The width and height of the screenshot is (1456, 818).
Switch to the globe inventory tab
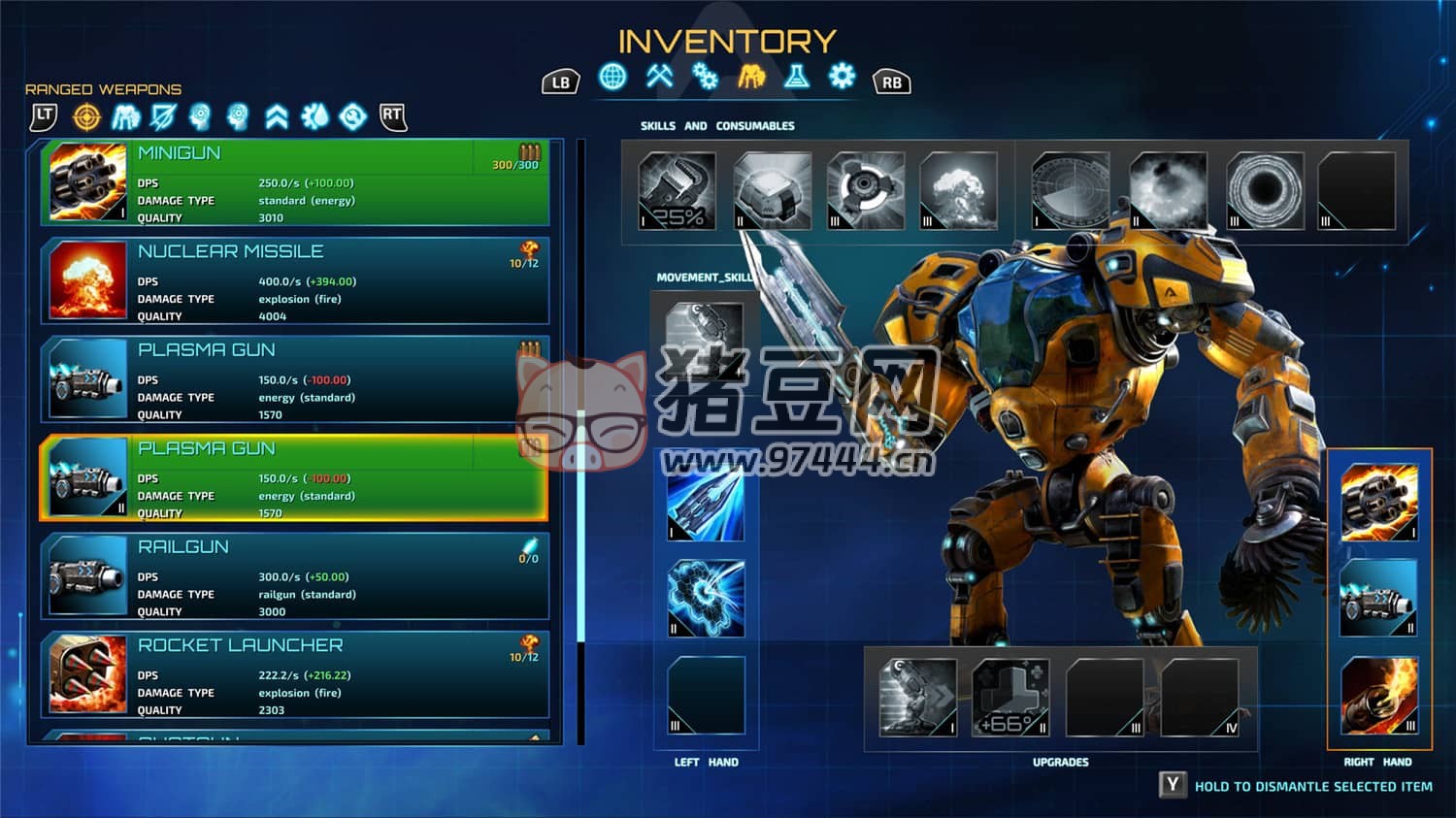612,77
